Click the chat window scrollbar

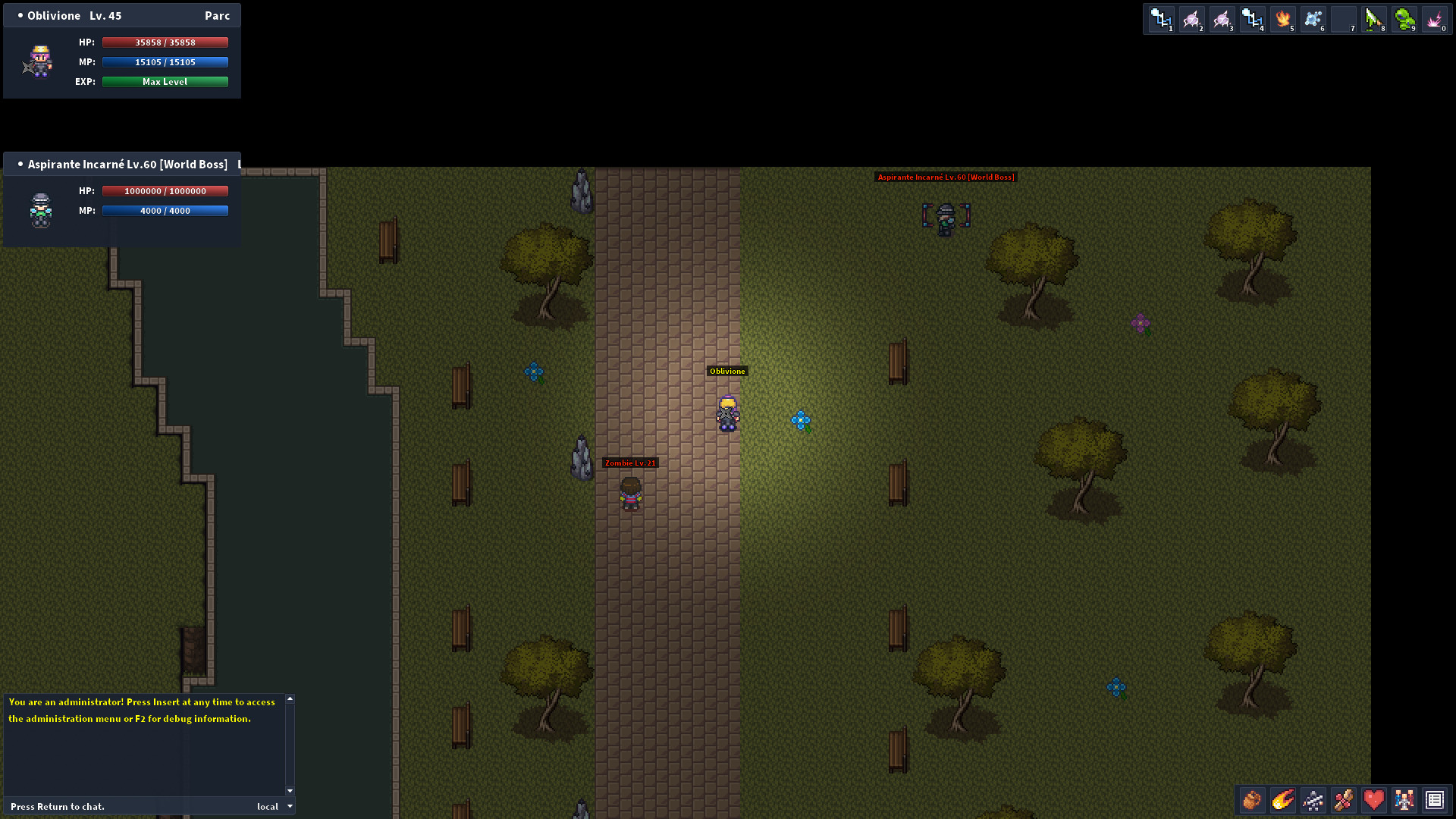click(288, 743)
